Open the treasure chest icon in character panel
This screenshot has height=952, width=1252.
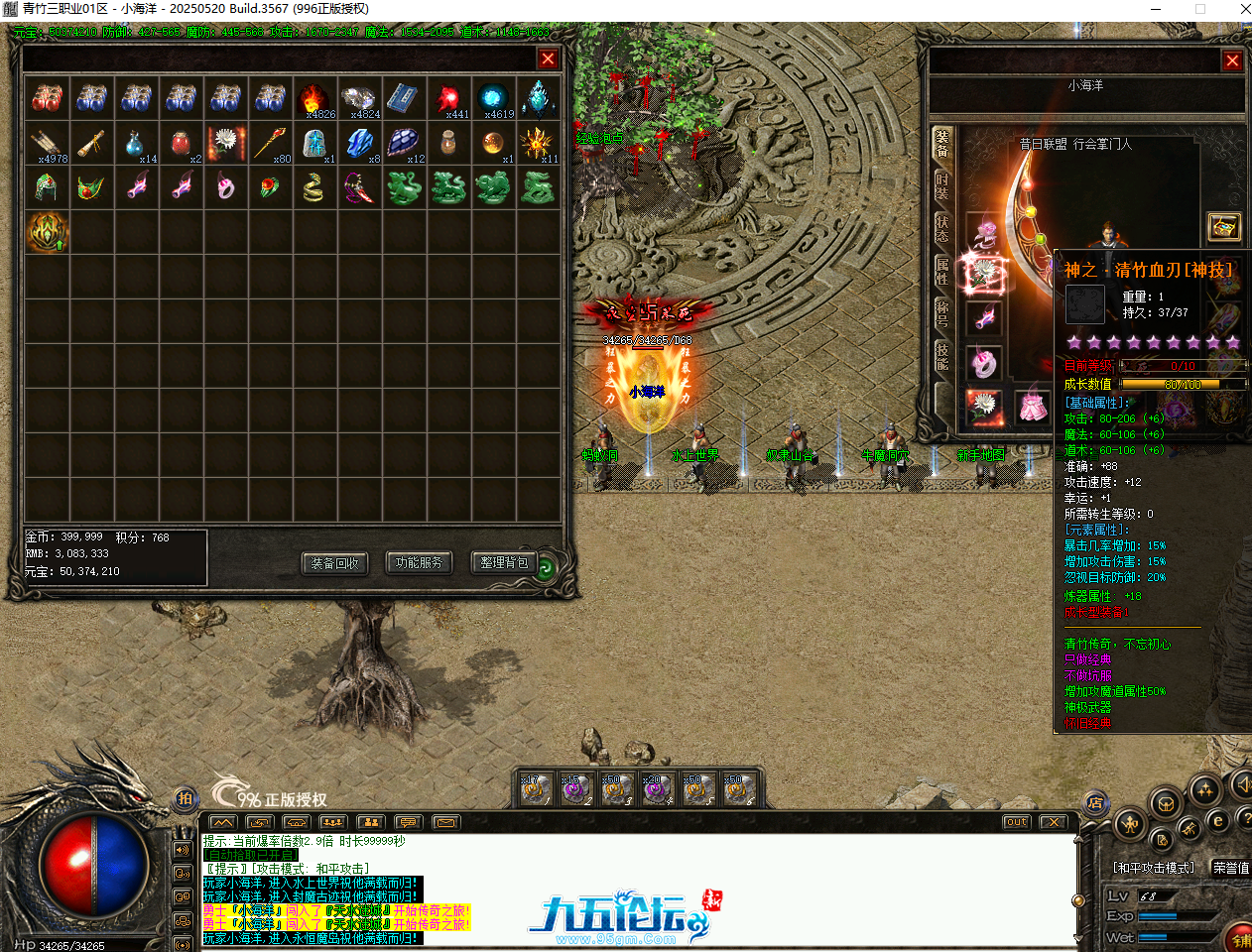click(1224, 227)
